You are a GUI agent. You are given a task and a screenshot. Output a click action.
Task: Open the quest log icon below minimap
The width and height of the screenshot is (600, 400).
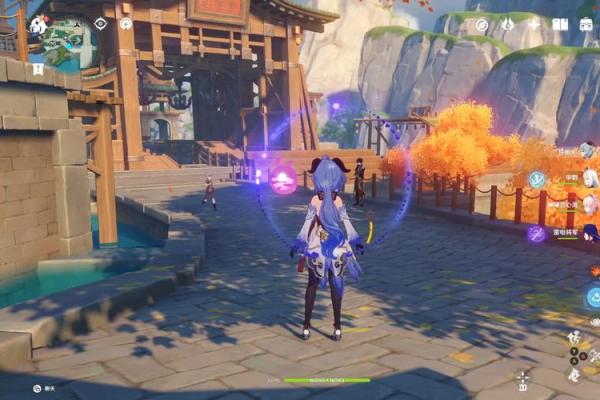(x=37, y=69)
